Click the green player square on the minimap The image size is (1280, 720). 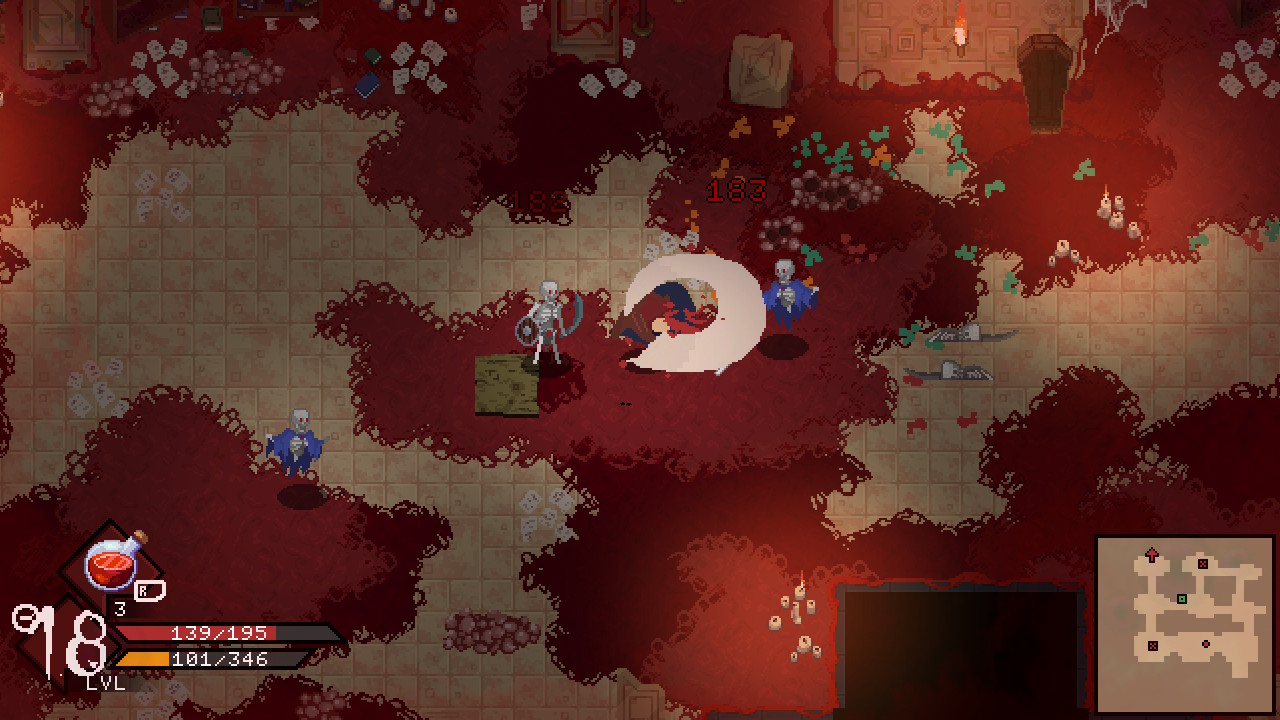tap(1181, 598)
